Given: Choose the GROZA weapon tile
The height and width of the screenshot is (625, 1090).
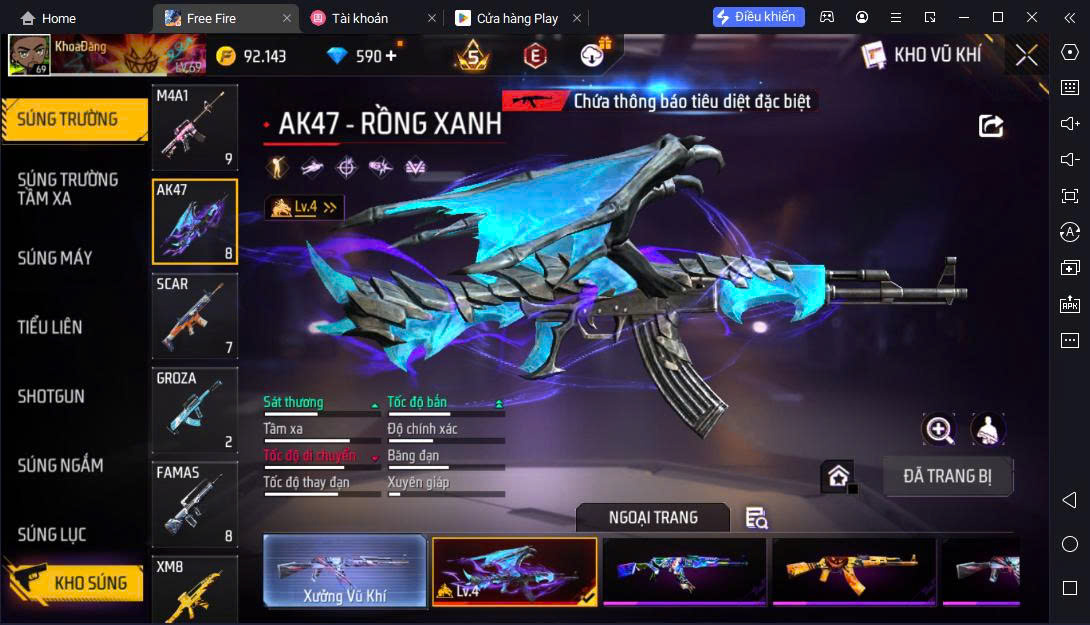Looking at the screenshot, I should tap(194, 410).
